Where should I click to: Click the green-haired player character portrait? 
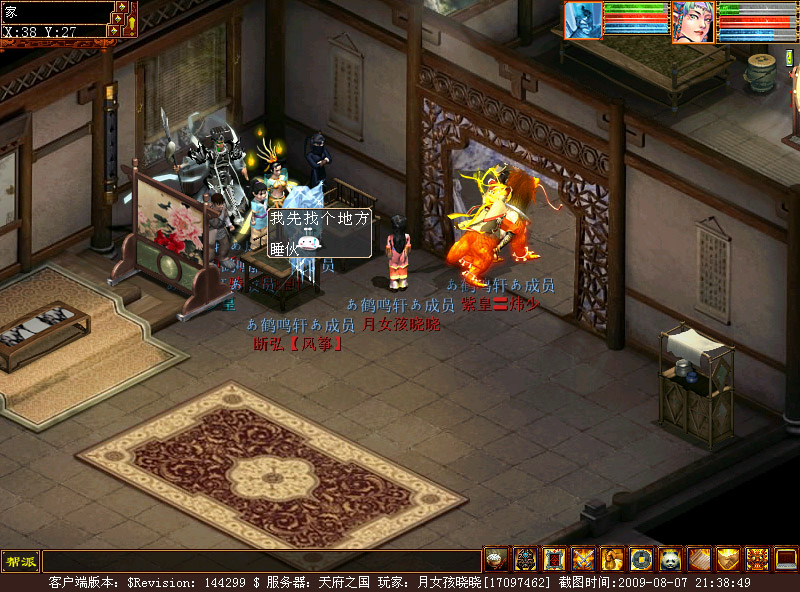(693, 21)
